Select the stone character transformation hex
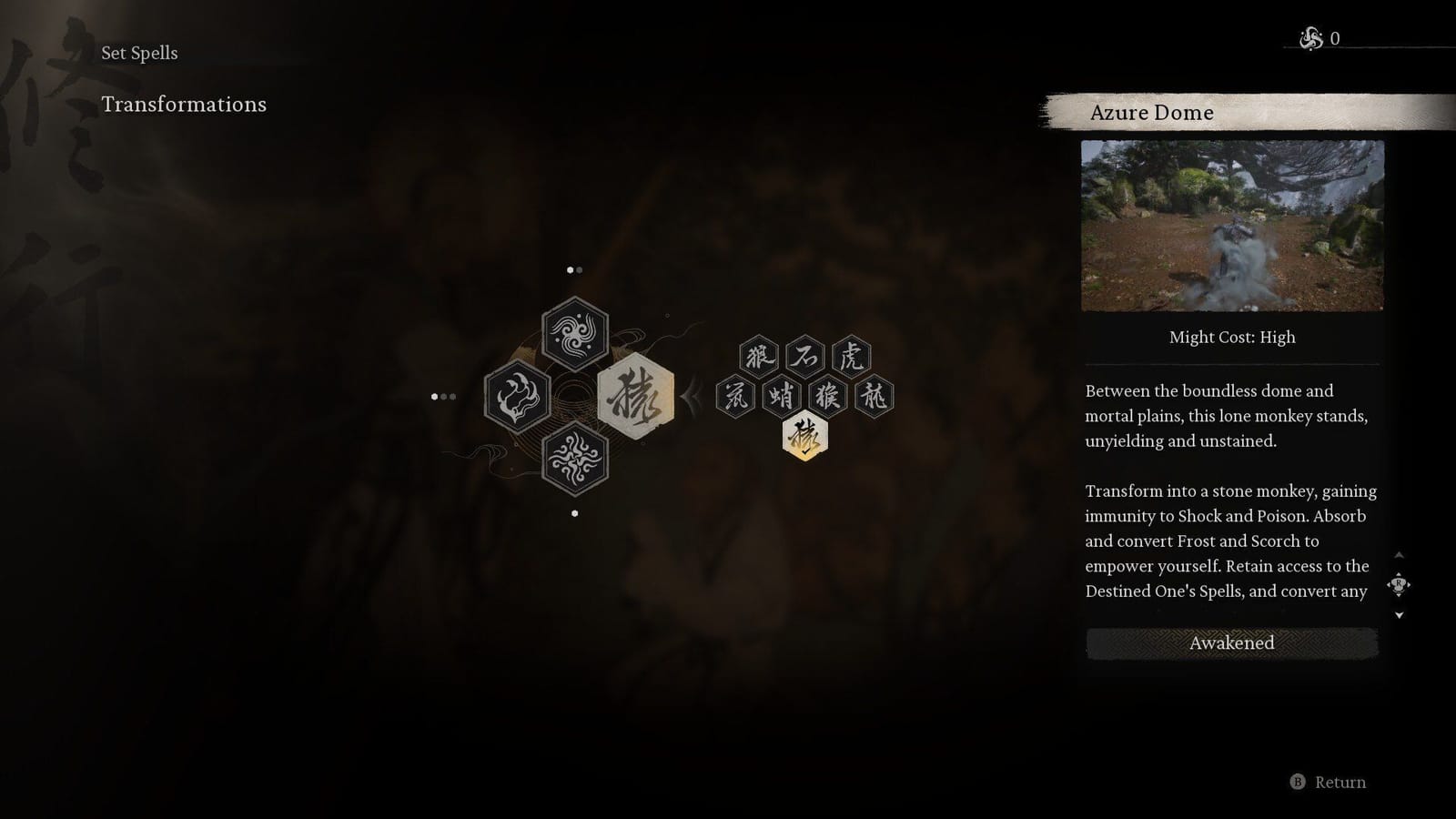Image resolution: width=1456 pixels, height=819 pixels. coord(804,357)
